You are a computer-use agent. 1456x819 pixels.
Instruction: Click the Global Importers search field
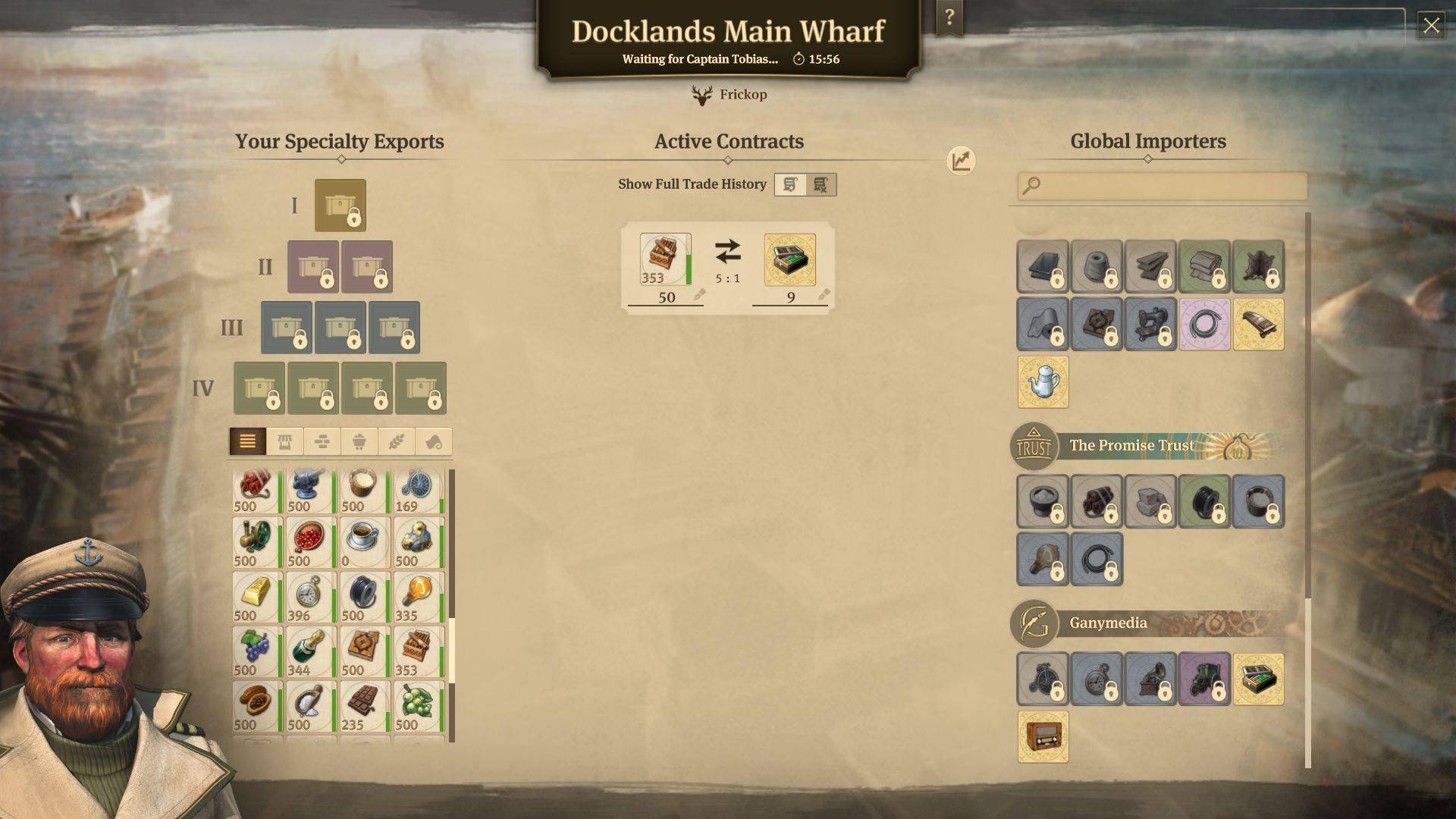point(1163,186)
